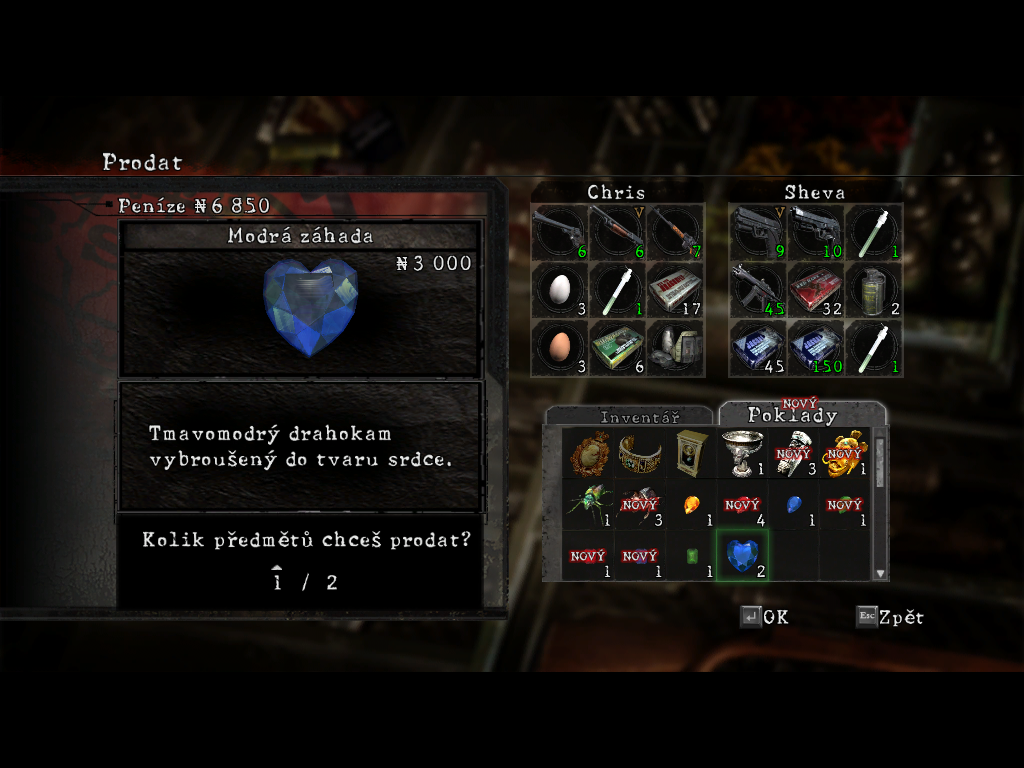Choose Chris's brown egg slot

(x=560, y=347)
